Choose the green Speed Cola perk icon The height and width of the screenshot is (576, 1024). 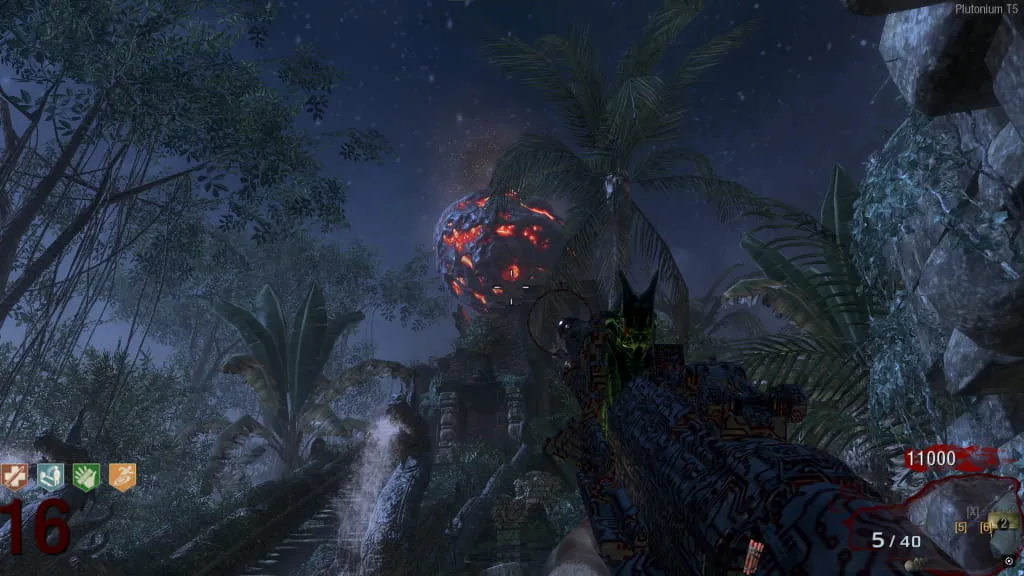point(85,477)
